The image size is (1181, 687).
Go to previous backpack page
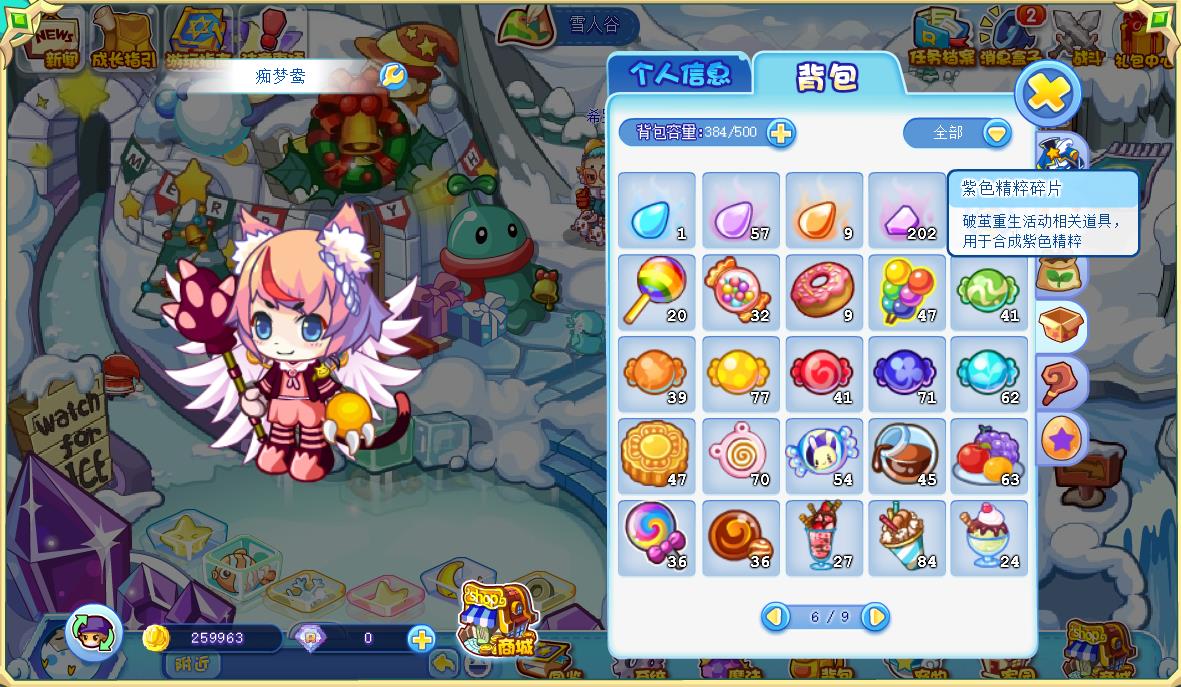[x=775, y=617]
